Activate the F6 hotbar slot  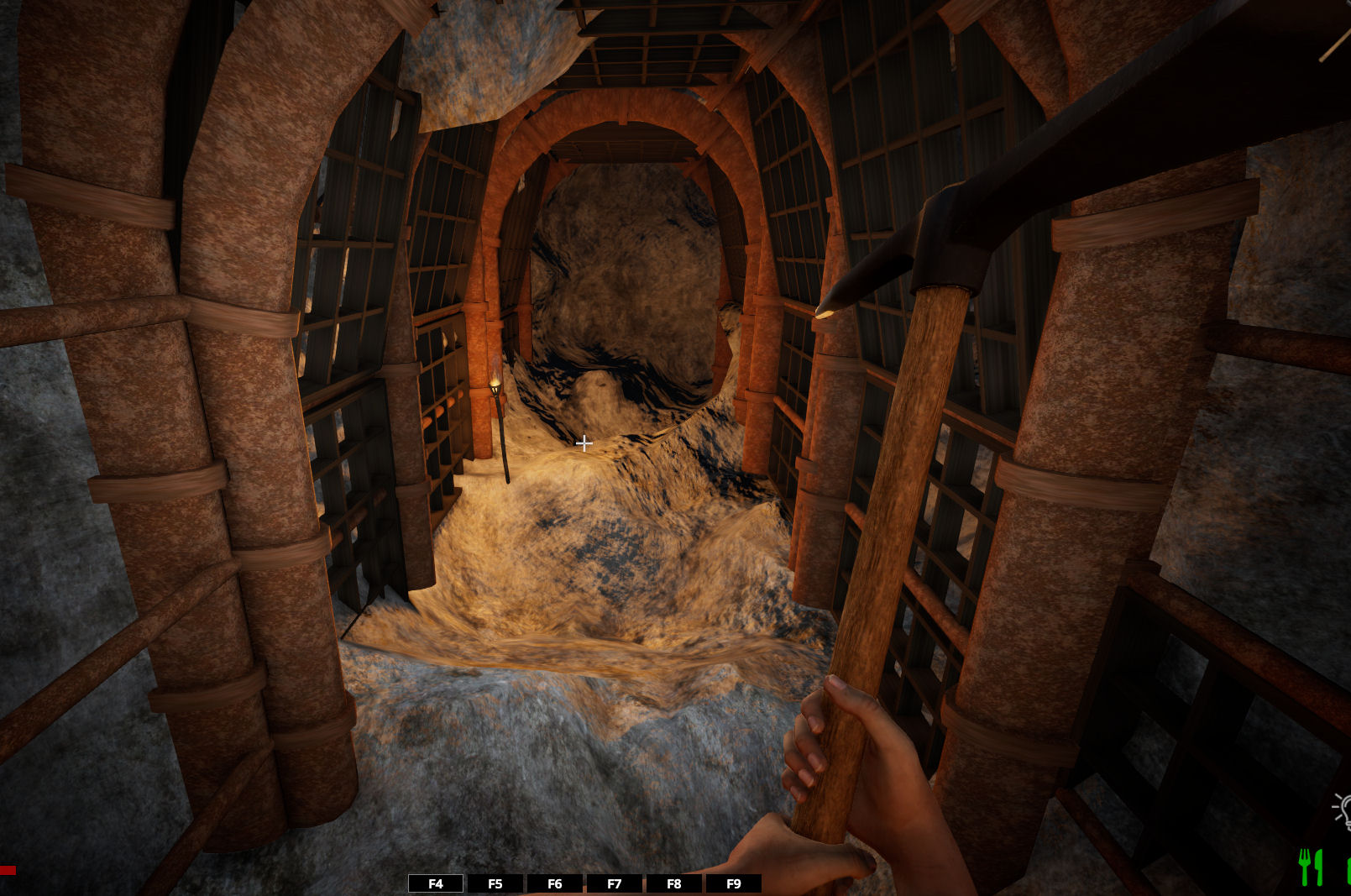tap(554, 883)
